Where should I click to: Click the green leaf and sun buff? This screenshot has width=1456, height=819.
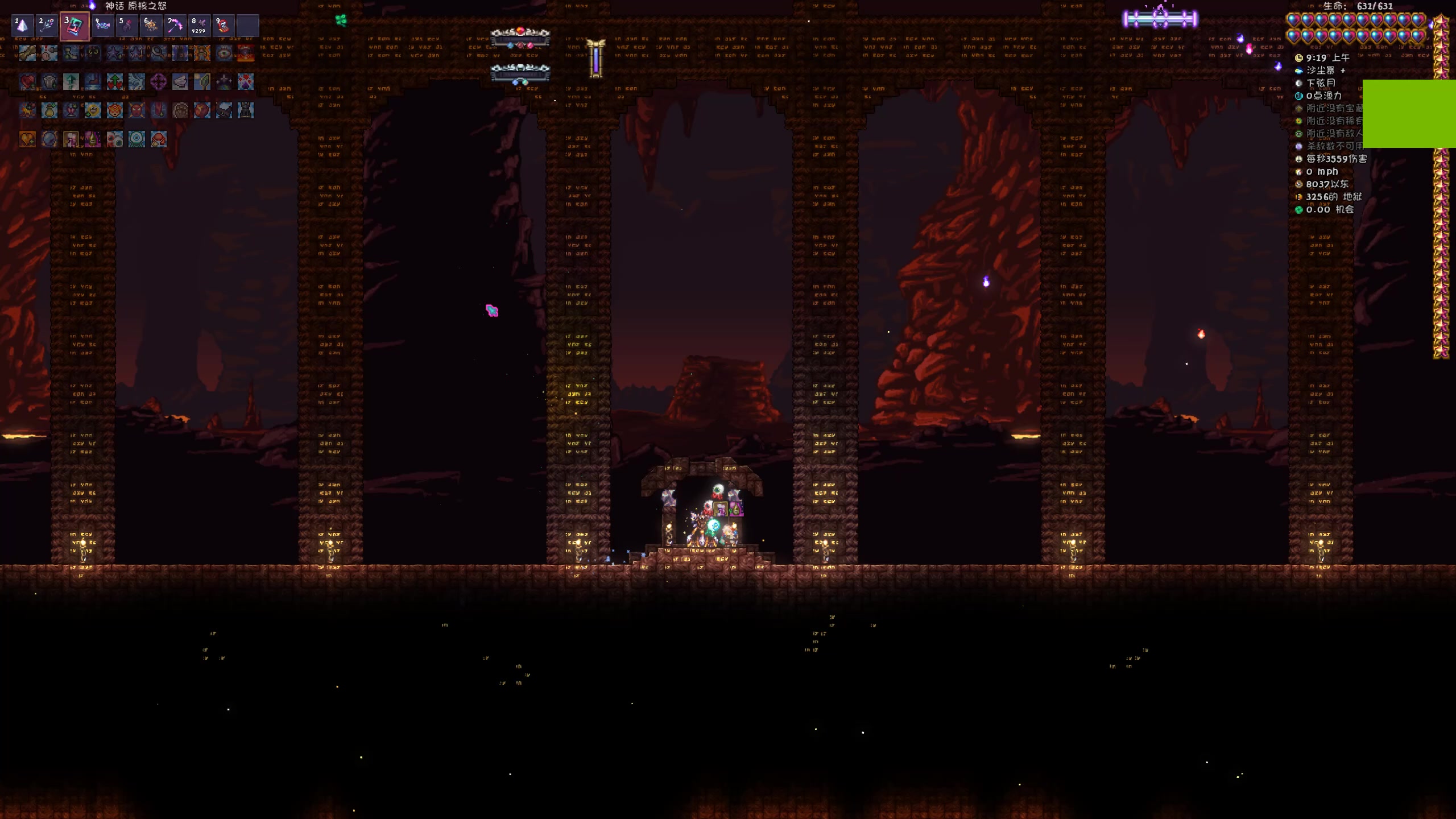point(202,82)
